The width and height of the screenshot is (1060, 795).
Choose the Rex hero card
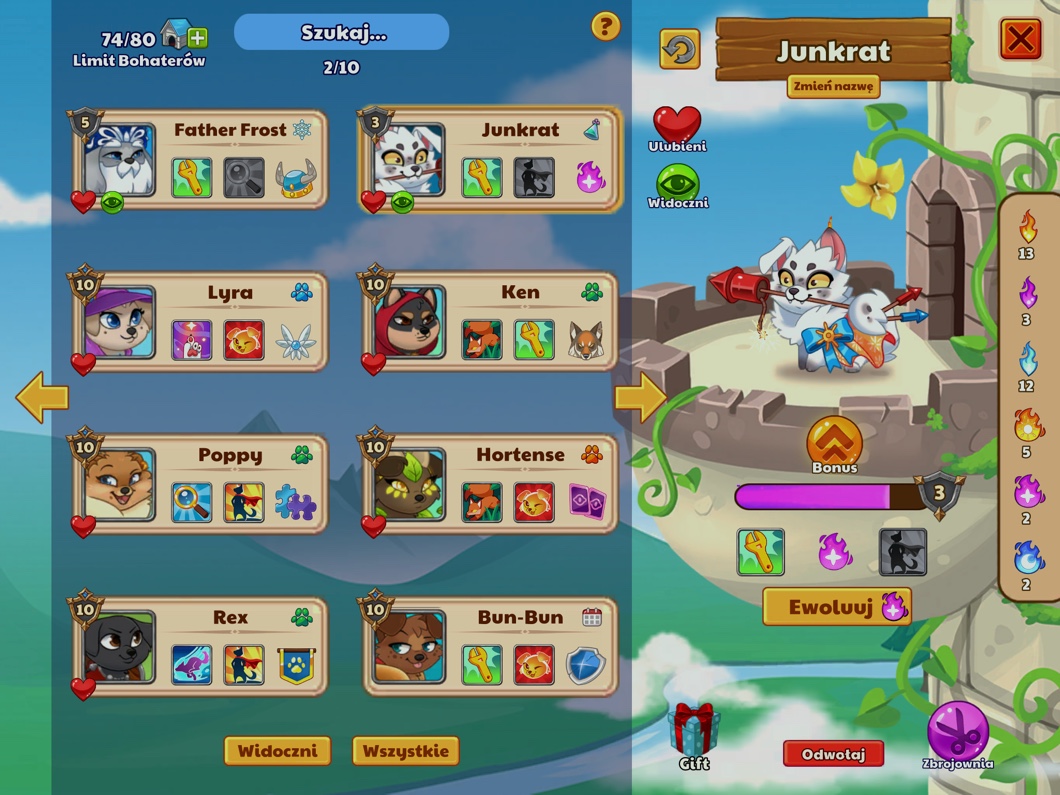click(201, 647)
